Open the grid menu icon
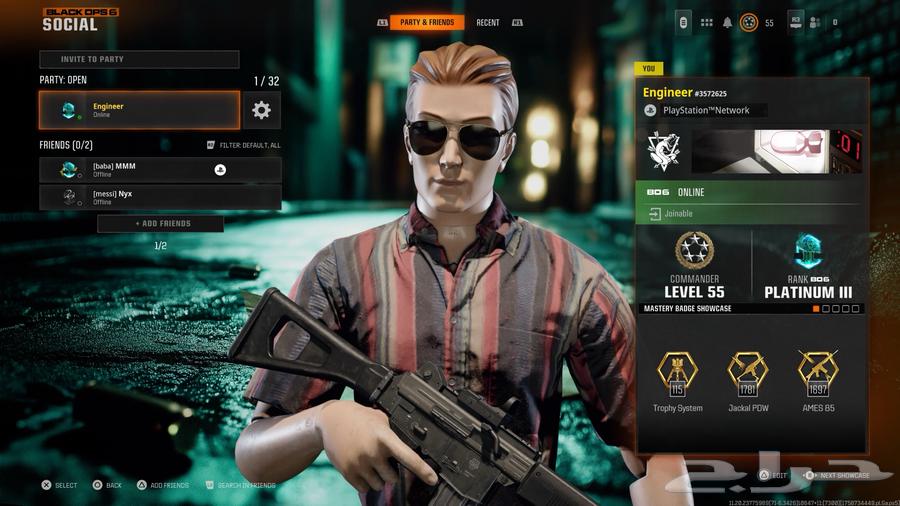This screenshot has height=506, width=900. [x=706, y=22]
